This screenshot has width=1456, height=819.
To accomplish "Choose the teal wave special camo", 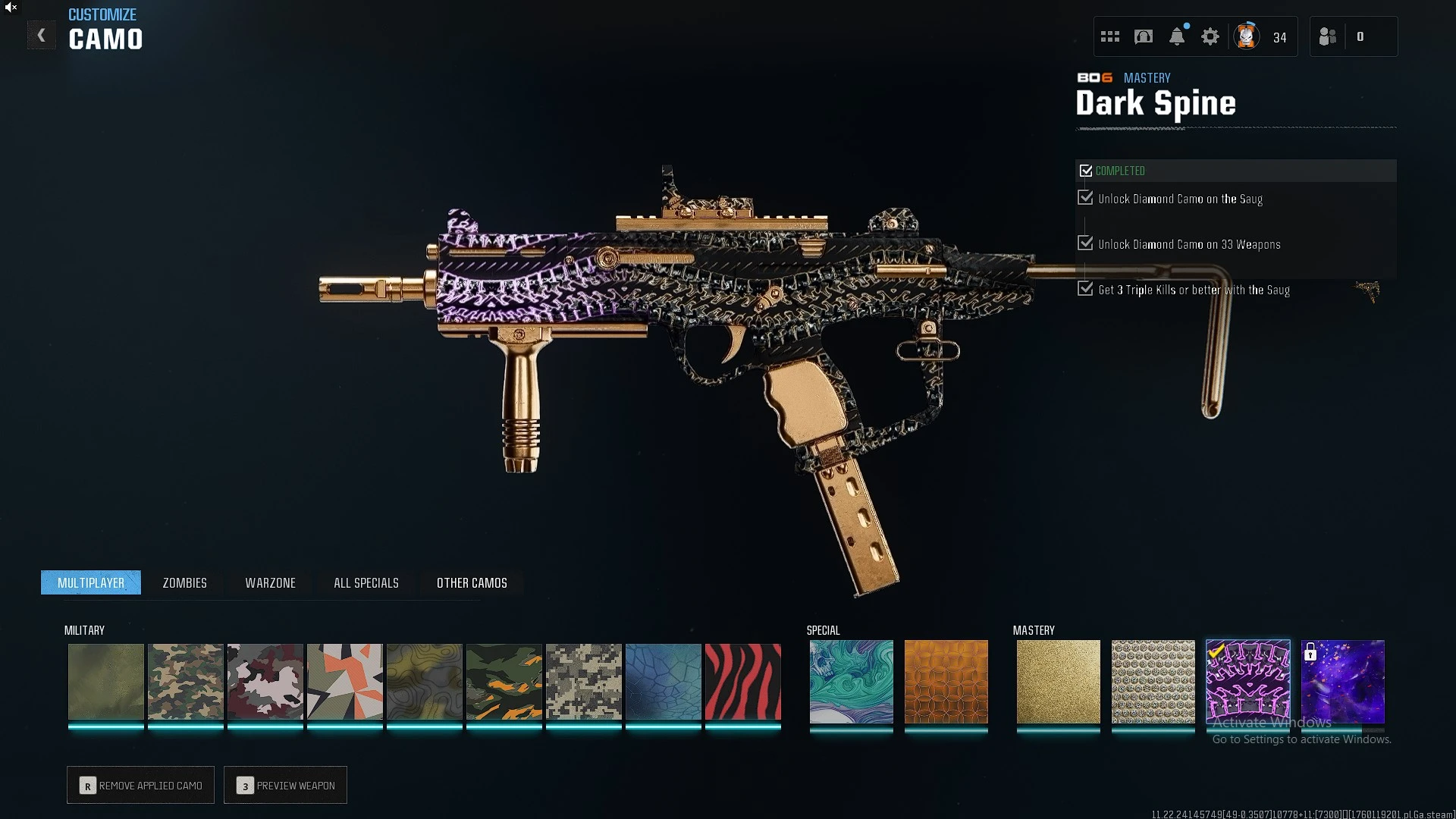I will tap(851, 681).
